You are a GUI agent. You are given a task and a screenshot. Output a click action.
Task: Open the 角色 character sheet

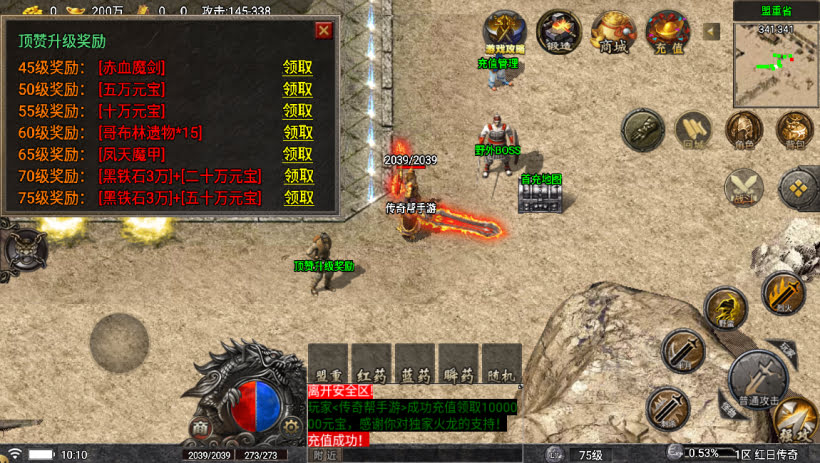click(743, 130)
